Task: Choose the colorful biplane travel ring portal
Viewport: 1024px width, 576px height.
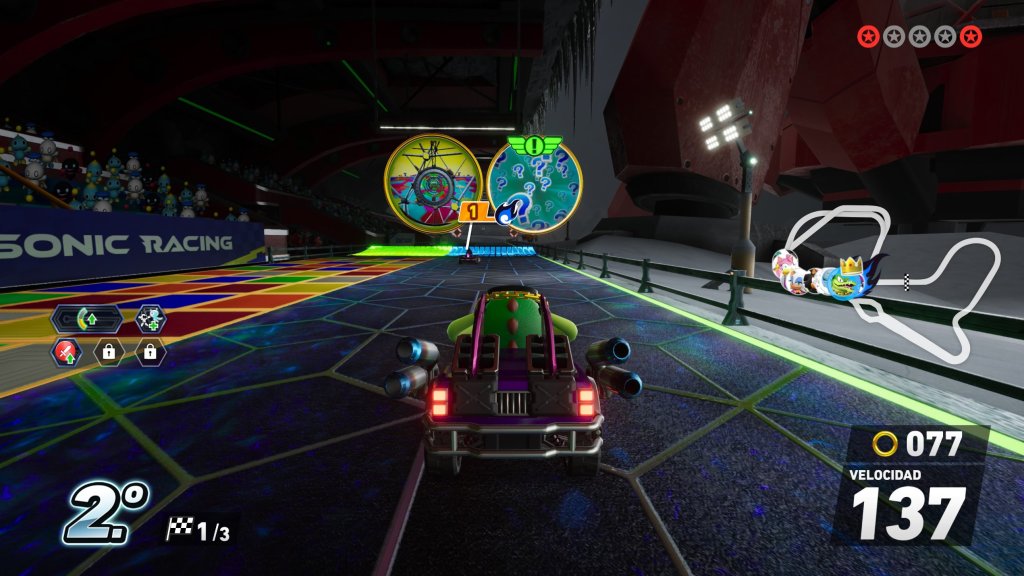Action: tap(434, 183)
